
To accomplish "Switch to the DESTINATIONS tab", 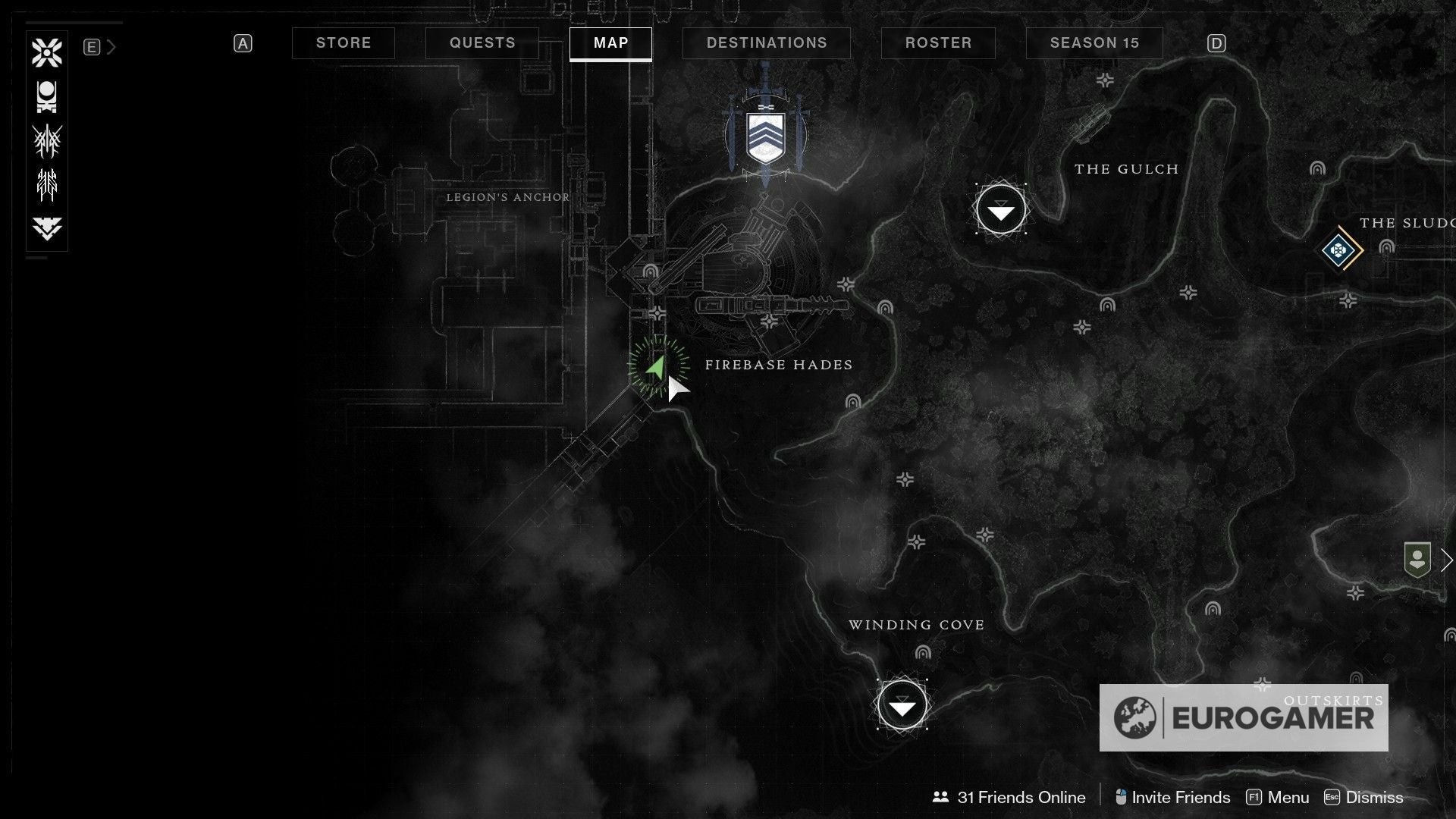I will click(x=767, y=43).
